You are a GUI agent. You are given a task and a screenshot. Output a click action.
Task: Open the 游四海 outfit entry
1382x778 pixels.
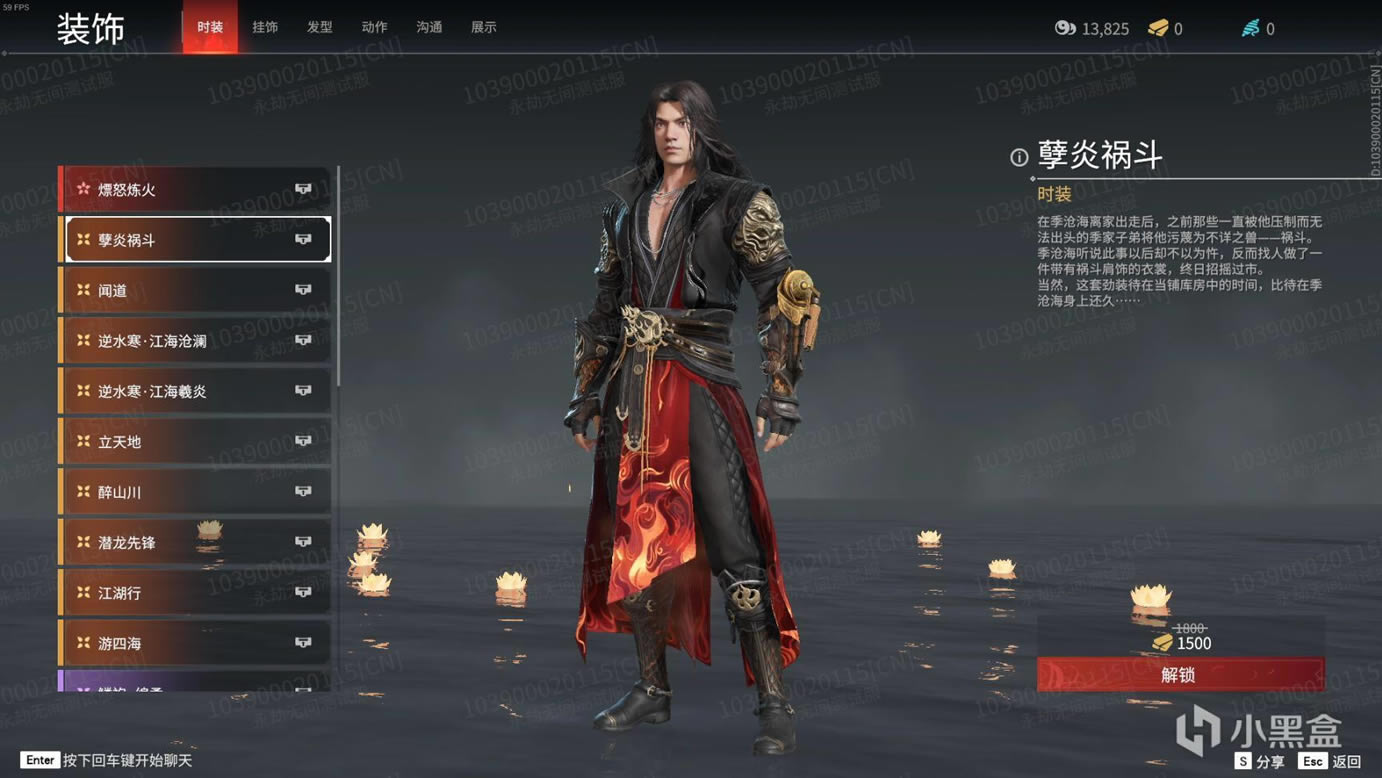195,643
